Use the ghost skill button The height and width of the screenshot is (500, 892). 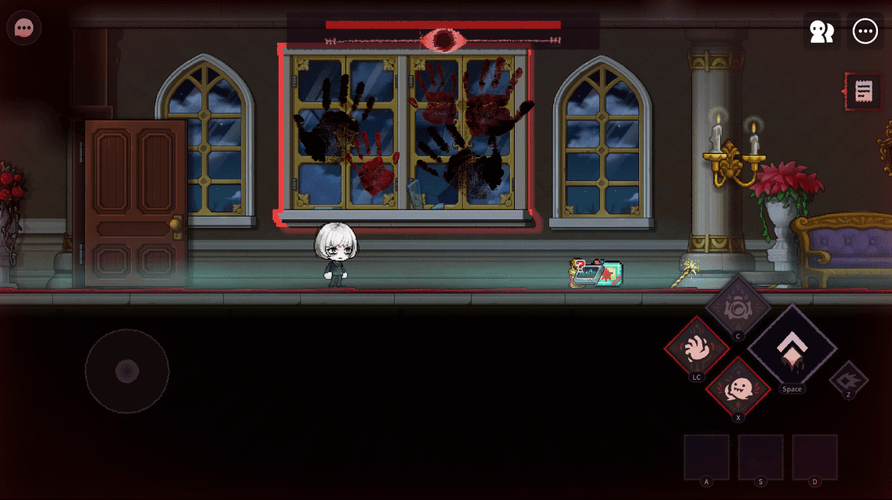click(739, 387)
